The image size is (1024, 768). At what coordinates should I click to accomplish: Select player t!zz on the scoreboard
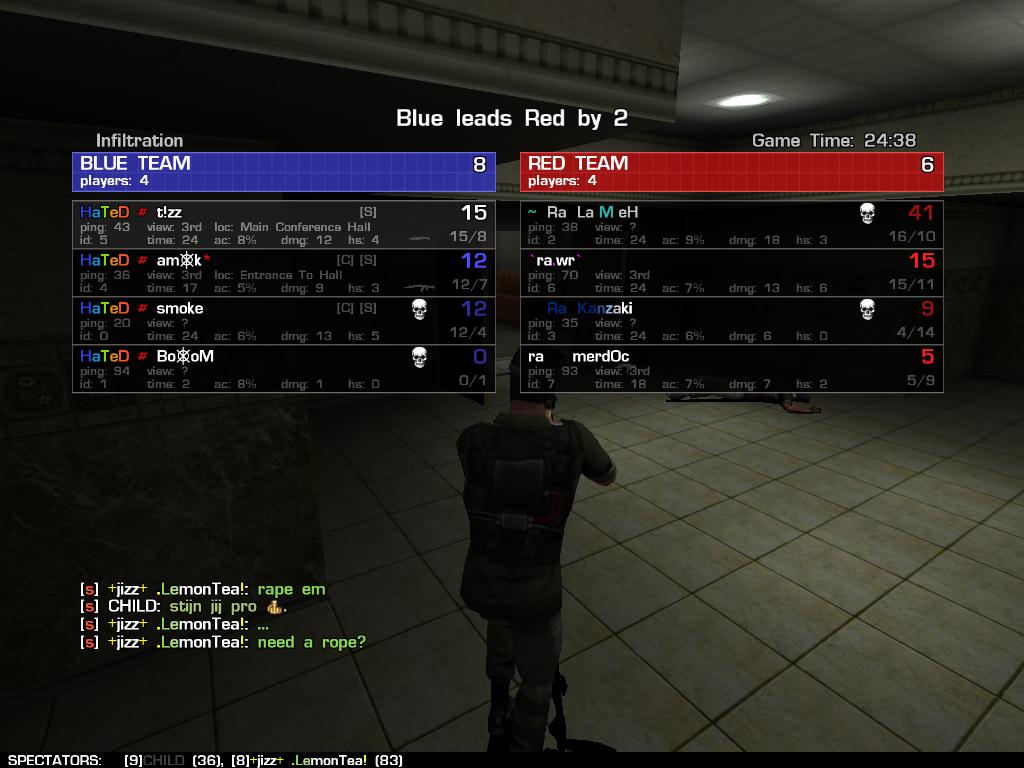pos(283,225)
